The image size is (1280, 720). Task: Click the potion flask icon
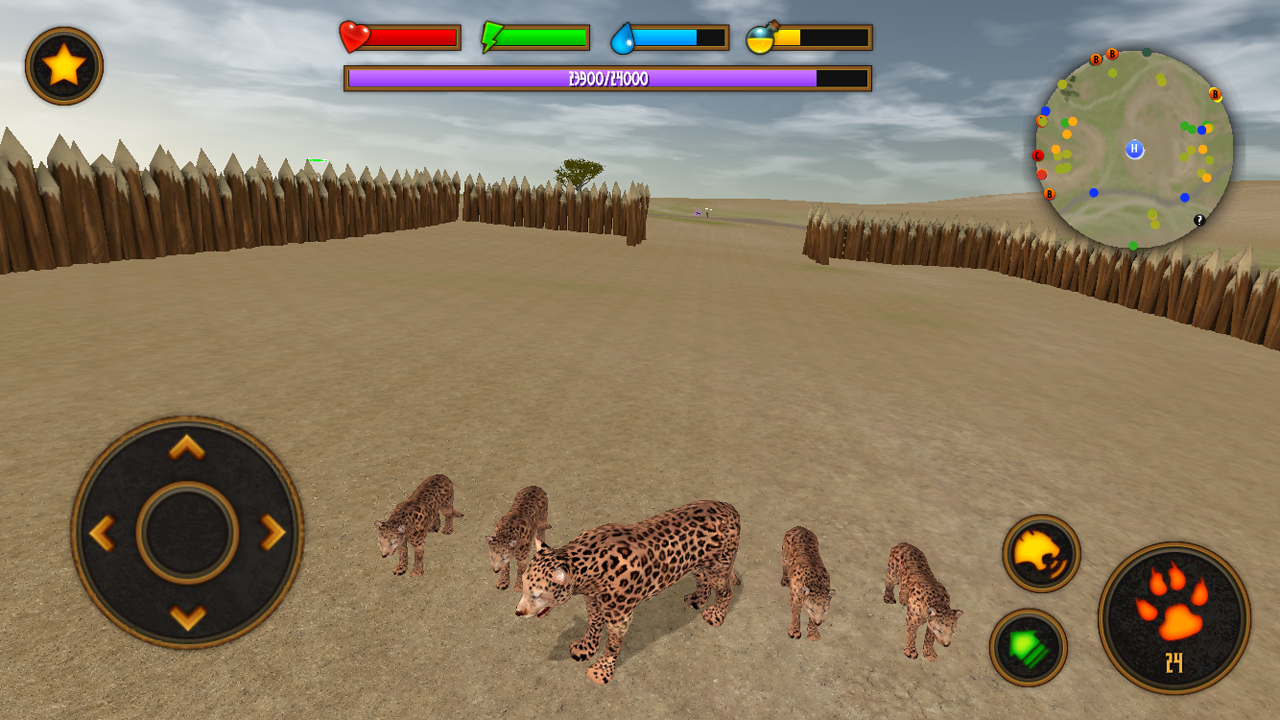(760, 38)
